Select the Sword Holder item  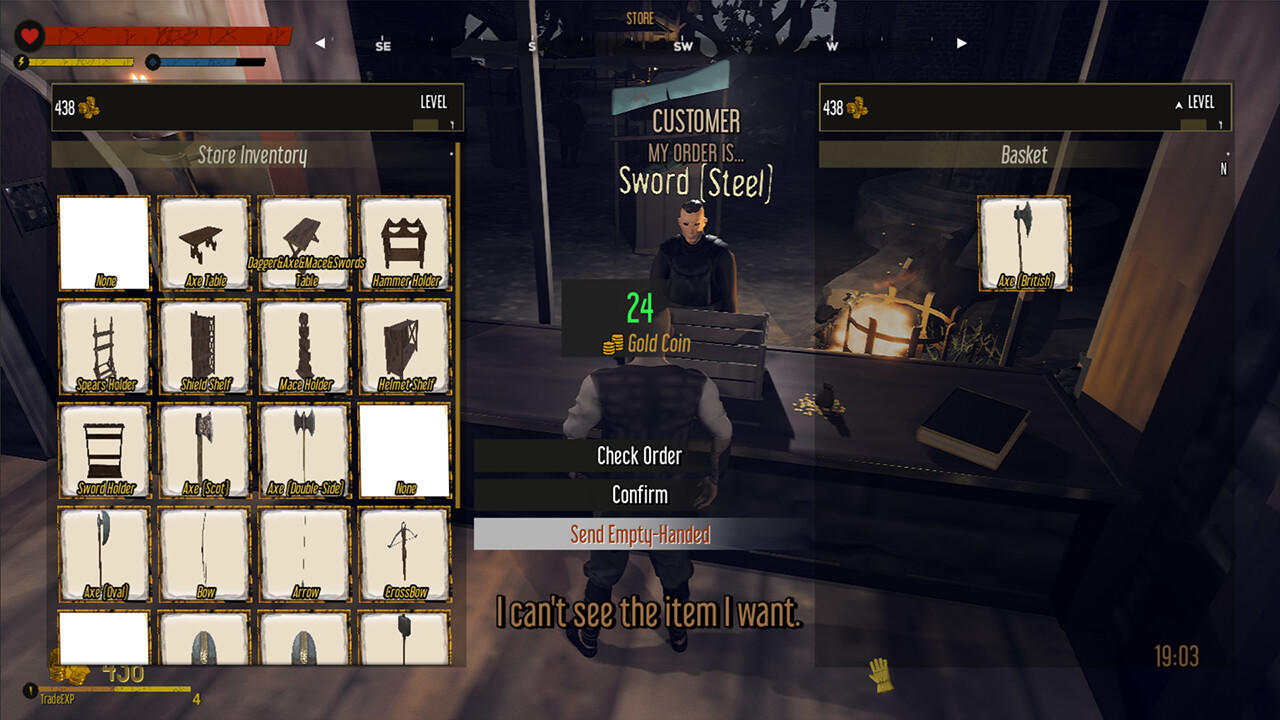(x=103, y=449)
